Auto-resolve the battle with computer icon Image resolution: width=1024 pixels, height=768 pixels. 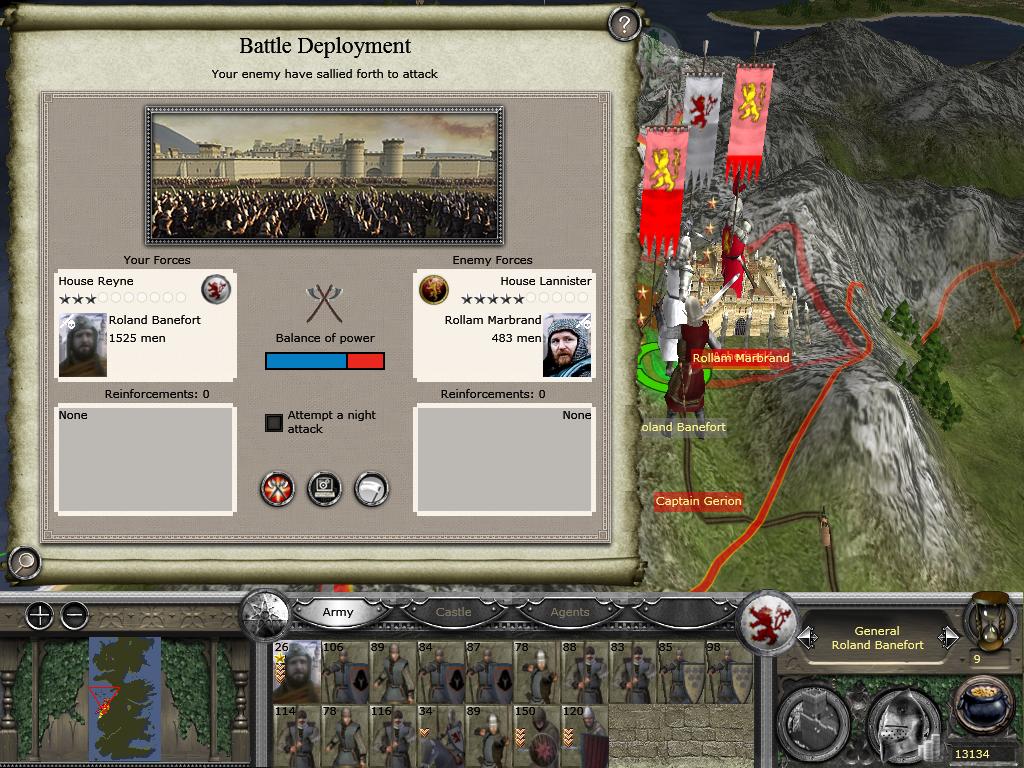click(325, 489)
